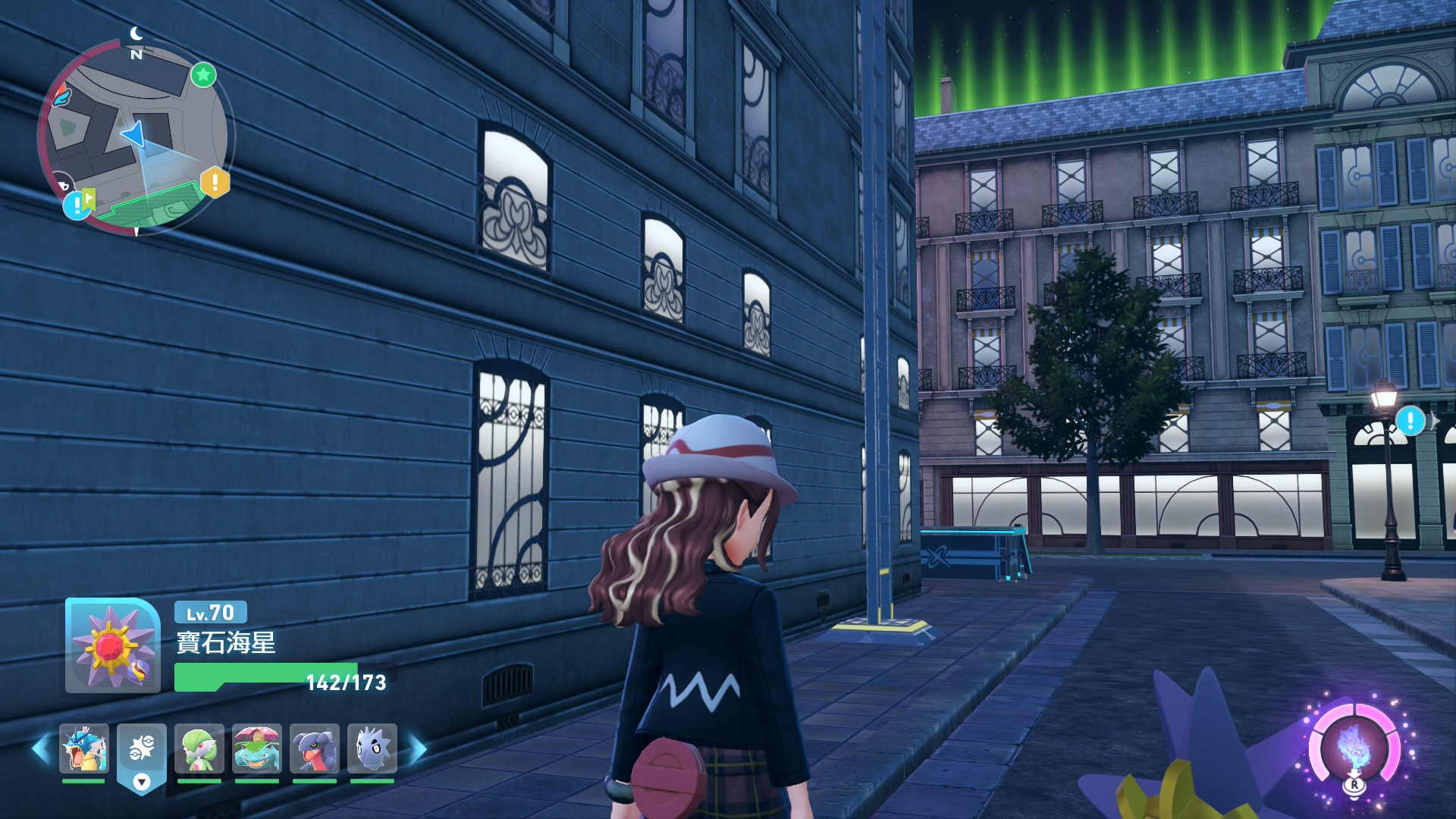This screenshot has width=1456, height=819.
Task: Switch to Gardevoir in the party bar
Action: pyautogui.click(x=199, y=748)
